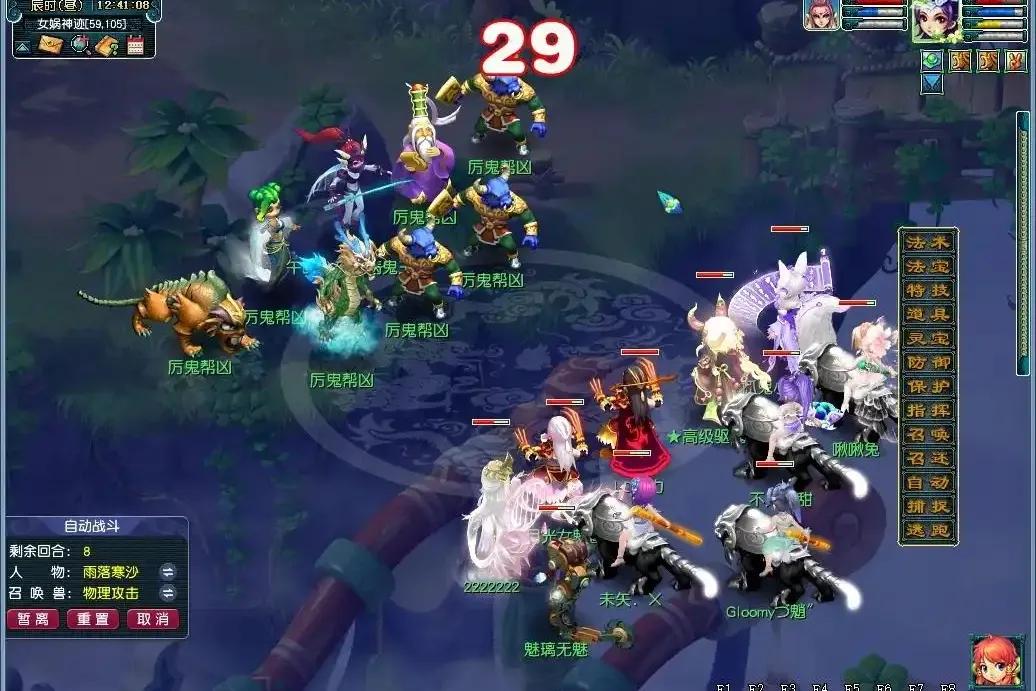This screenshot has height=691, width=1036.
Task: Select the 特技 special skill command
Action: 928,291
